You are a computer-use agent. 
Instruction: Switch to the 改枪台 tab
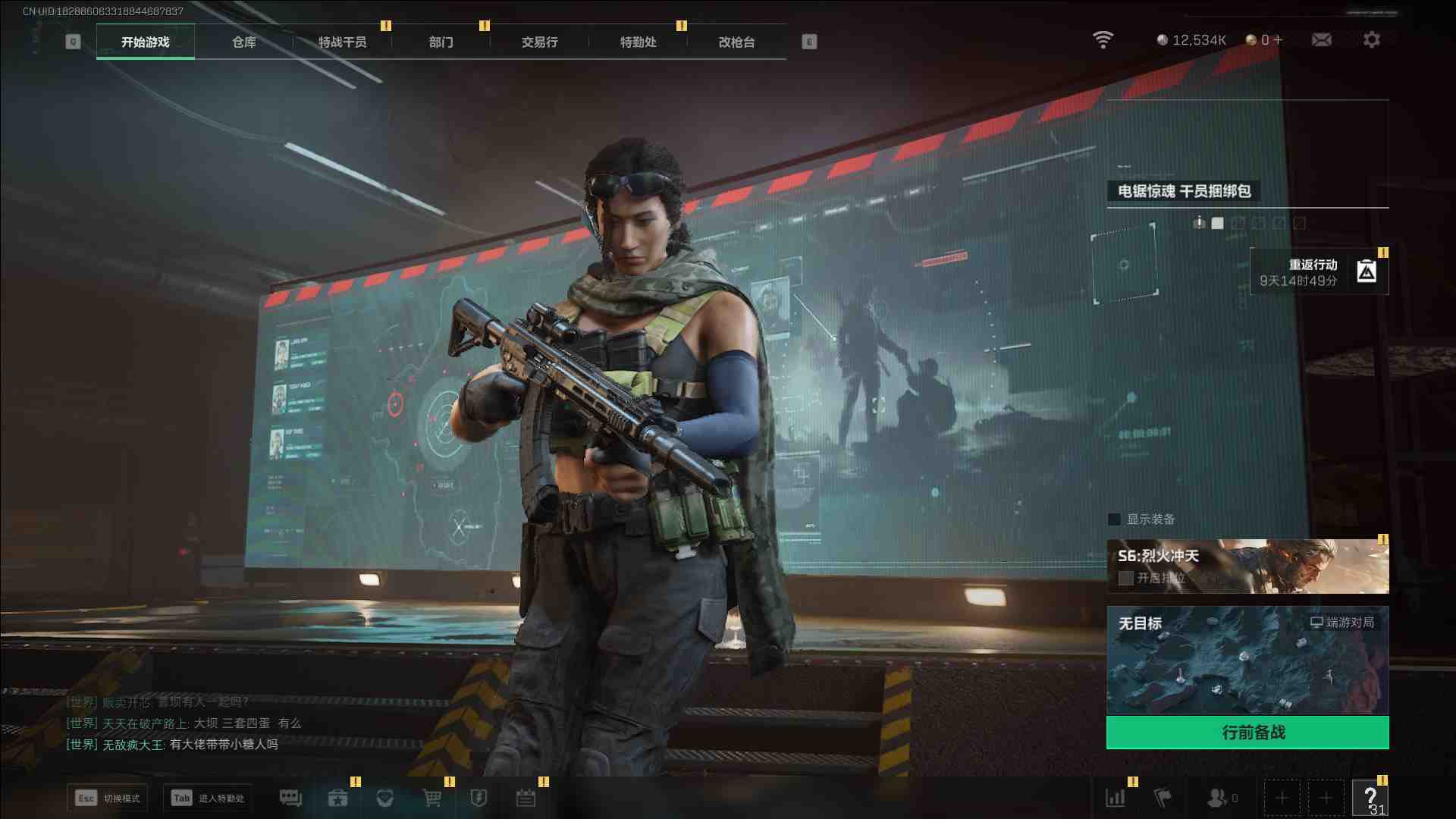(737, 42)
